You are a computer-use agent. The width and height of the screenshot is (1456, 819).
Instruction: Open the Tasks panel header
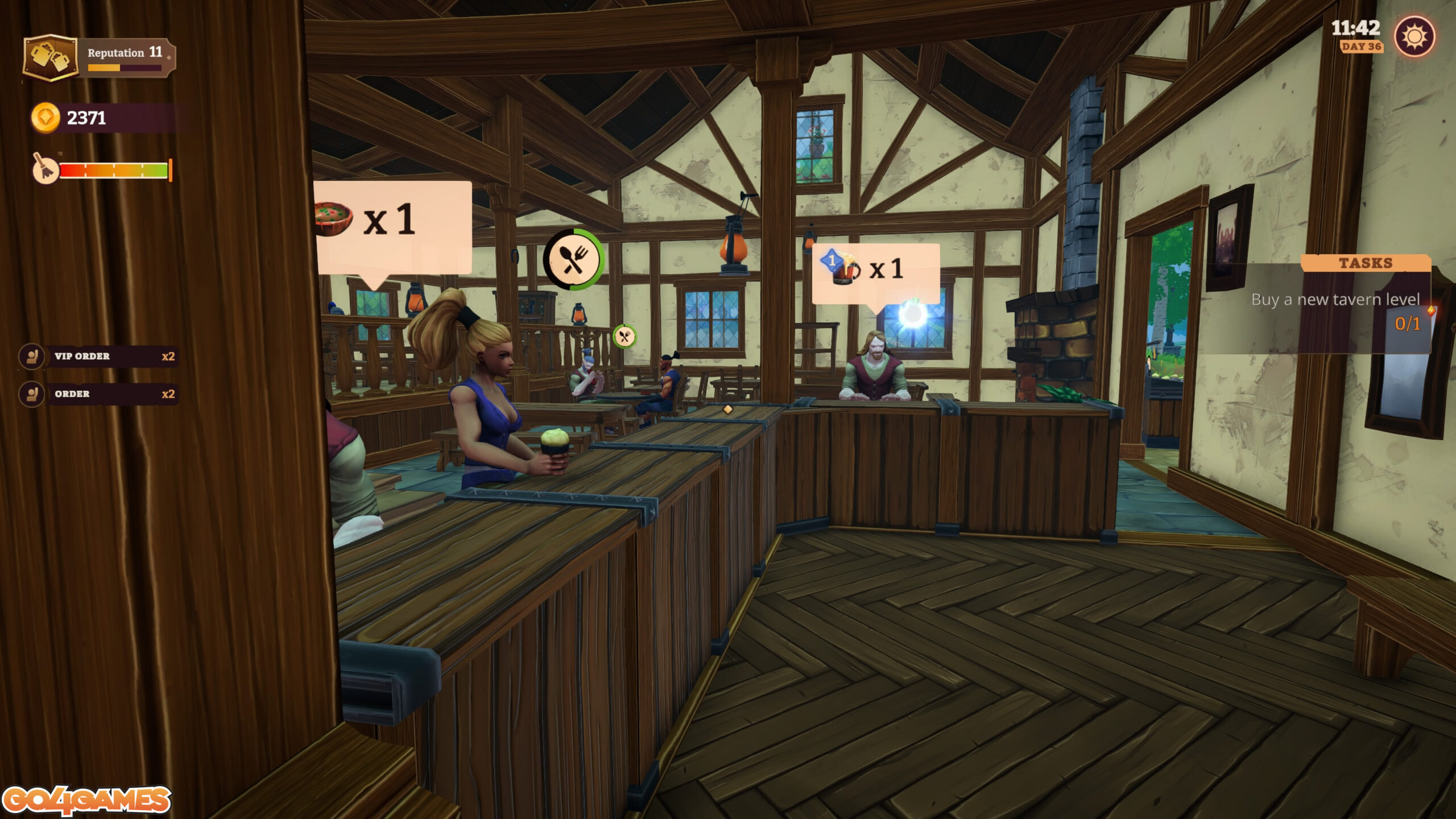1365,263
